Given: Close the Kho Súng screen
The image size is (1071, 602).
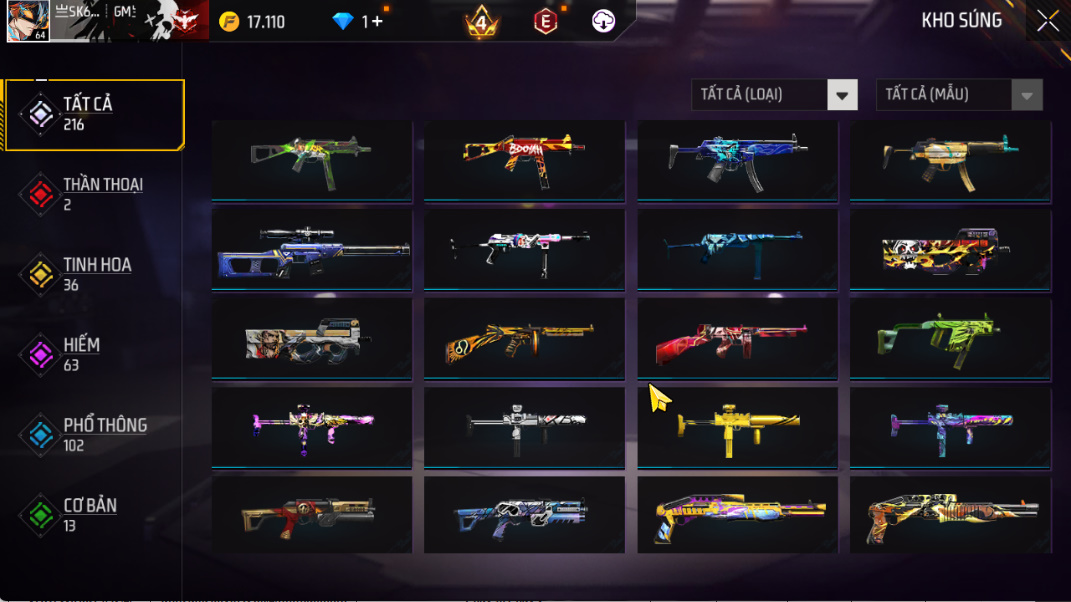Looking at the screenshot, I should [1047, 21].
